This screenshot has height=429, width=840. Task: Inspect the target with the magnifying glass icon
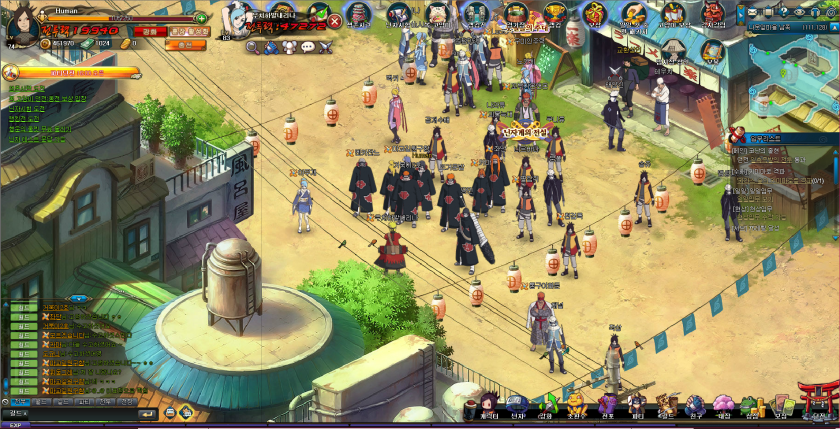252,47
